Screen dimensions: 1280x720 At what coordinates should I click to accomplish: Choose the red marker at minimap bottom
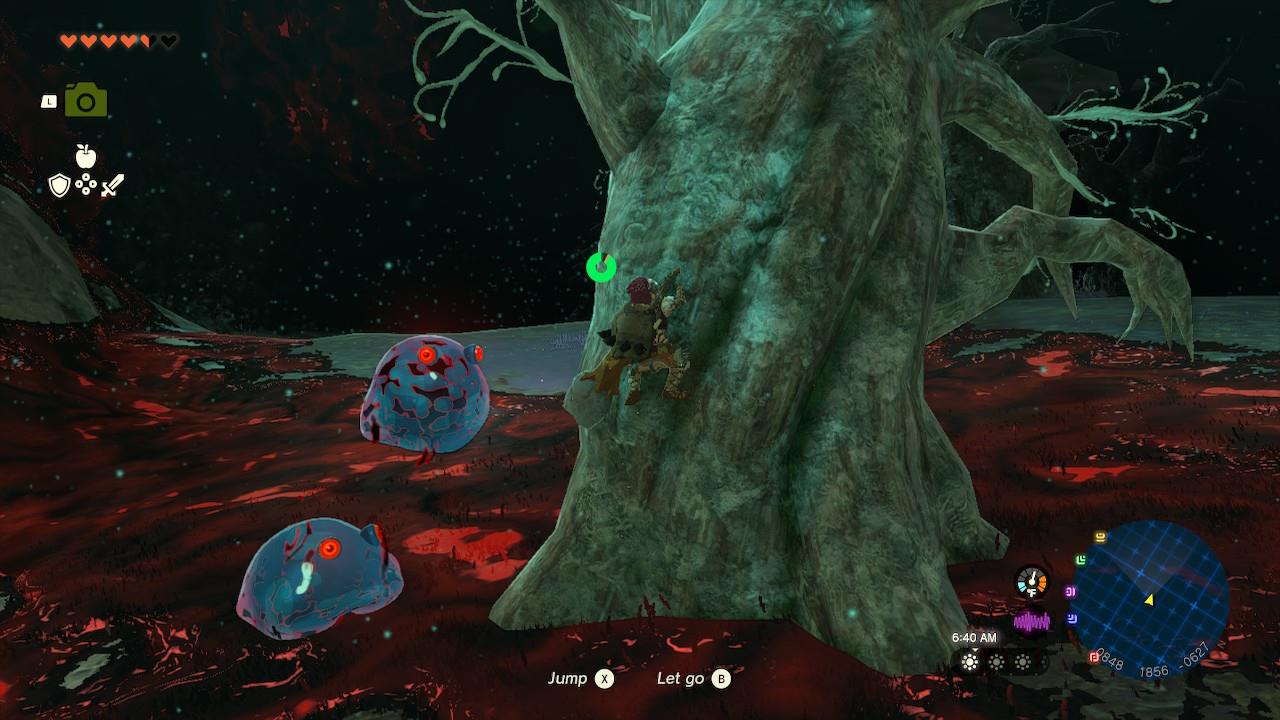tap(1094, 658)
